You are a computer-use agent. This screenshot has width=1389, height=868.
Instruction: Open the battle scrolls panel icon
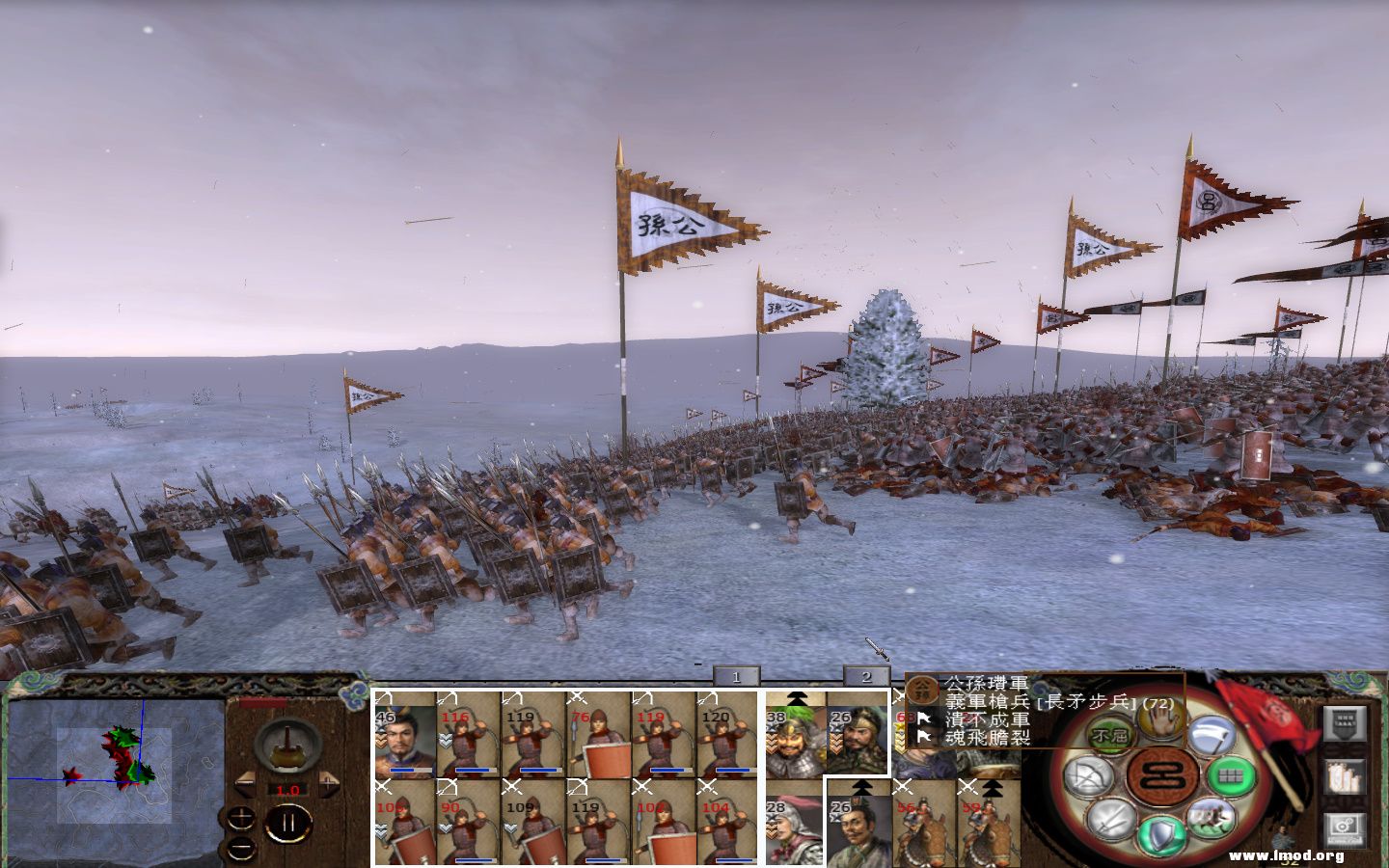coord(1343,777)
